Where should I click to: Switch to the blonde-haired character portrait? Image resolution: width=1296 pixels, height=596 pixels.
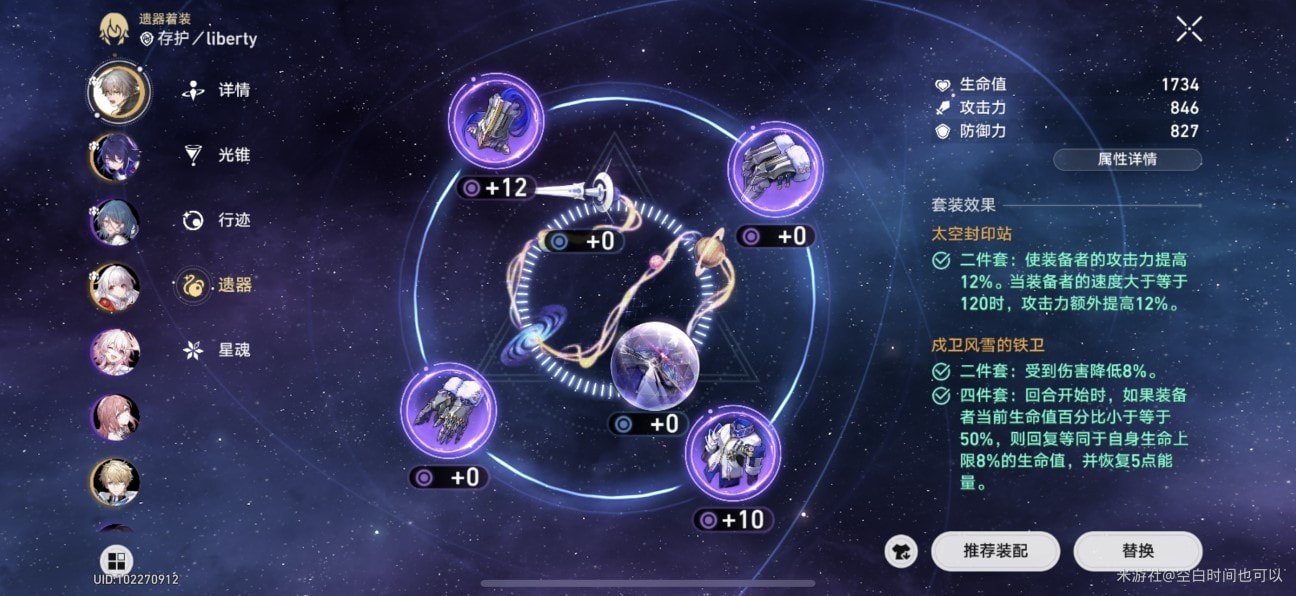coord(116,481)
